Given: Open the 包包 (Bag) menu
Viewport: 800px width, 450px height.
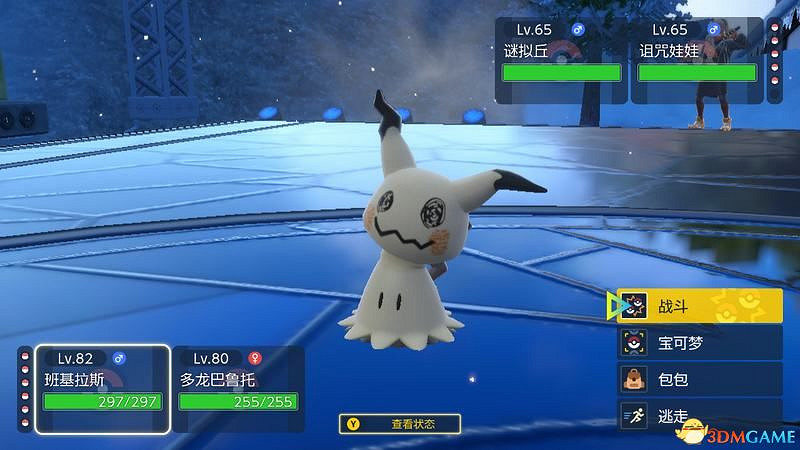Looking at the screenshot, I should pyautogui.click(x=699, y=379).
